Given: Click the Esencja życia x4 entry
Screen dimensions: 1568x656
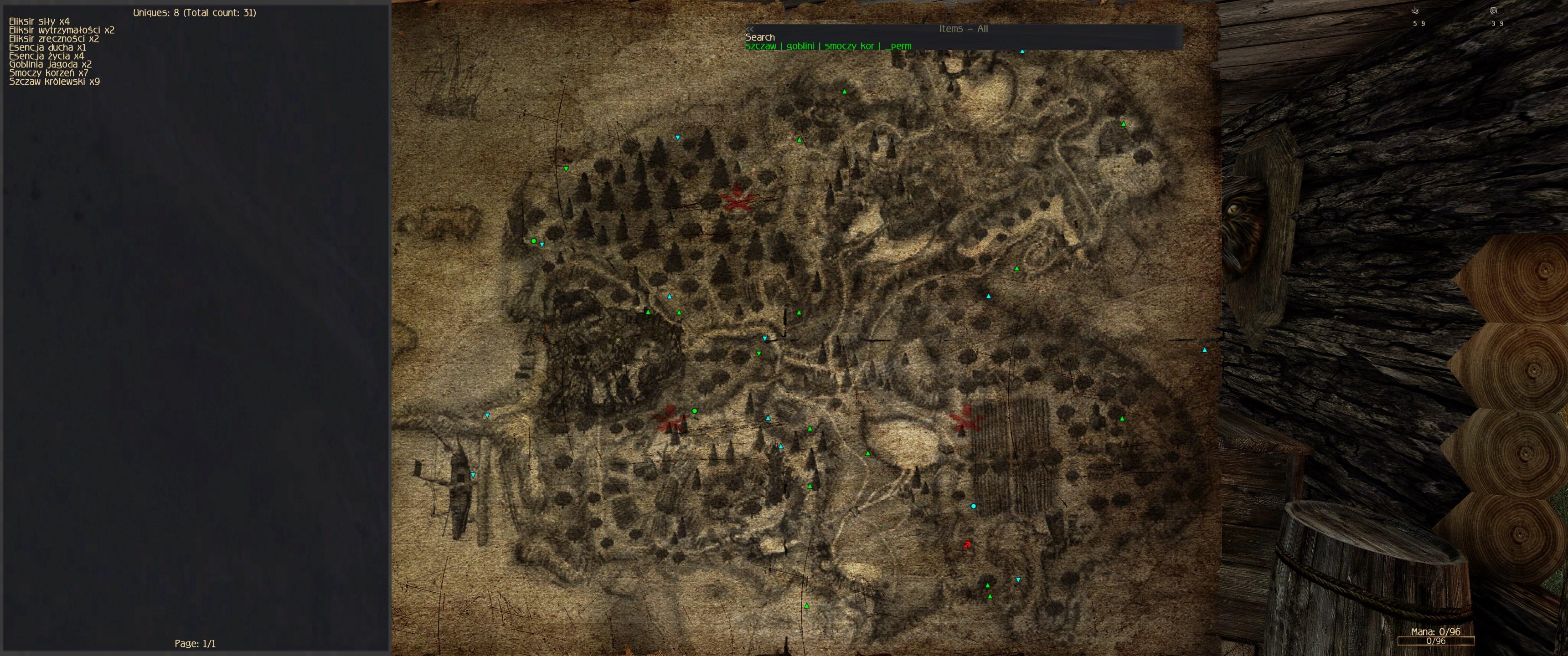Looking at the screenshot, I should coord(46,56).
